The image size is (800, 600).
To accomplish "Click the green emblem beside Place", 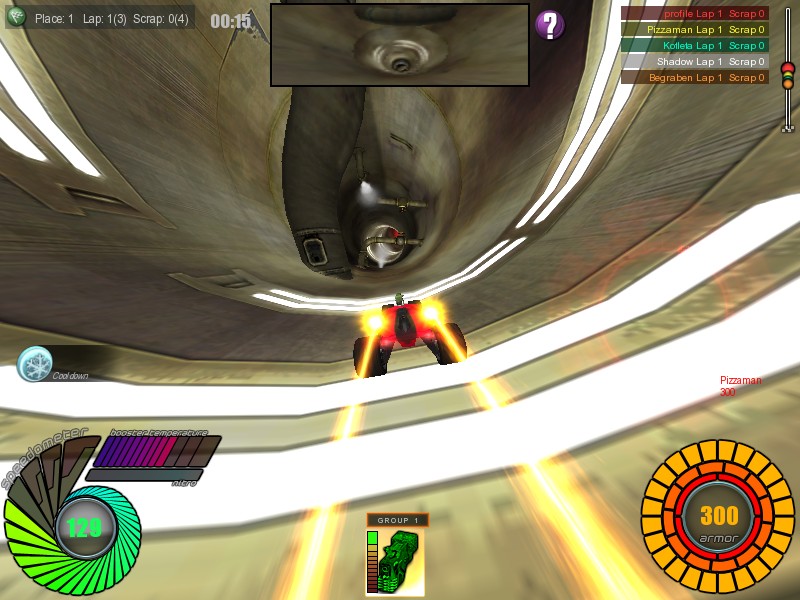I will point(16,17).
